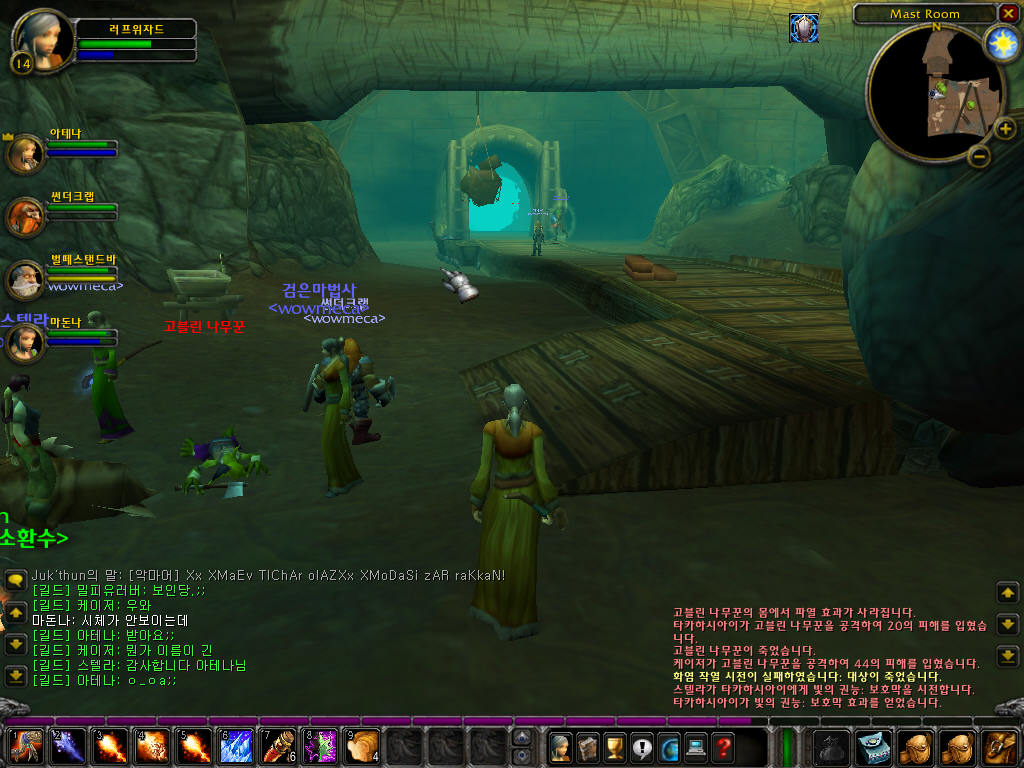Image resolution: width=1024 pixels, height=768 pixels.
Task: Click the sun day-night indicator
Action: [x=1001, y=43]
